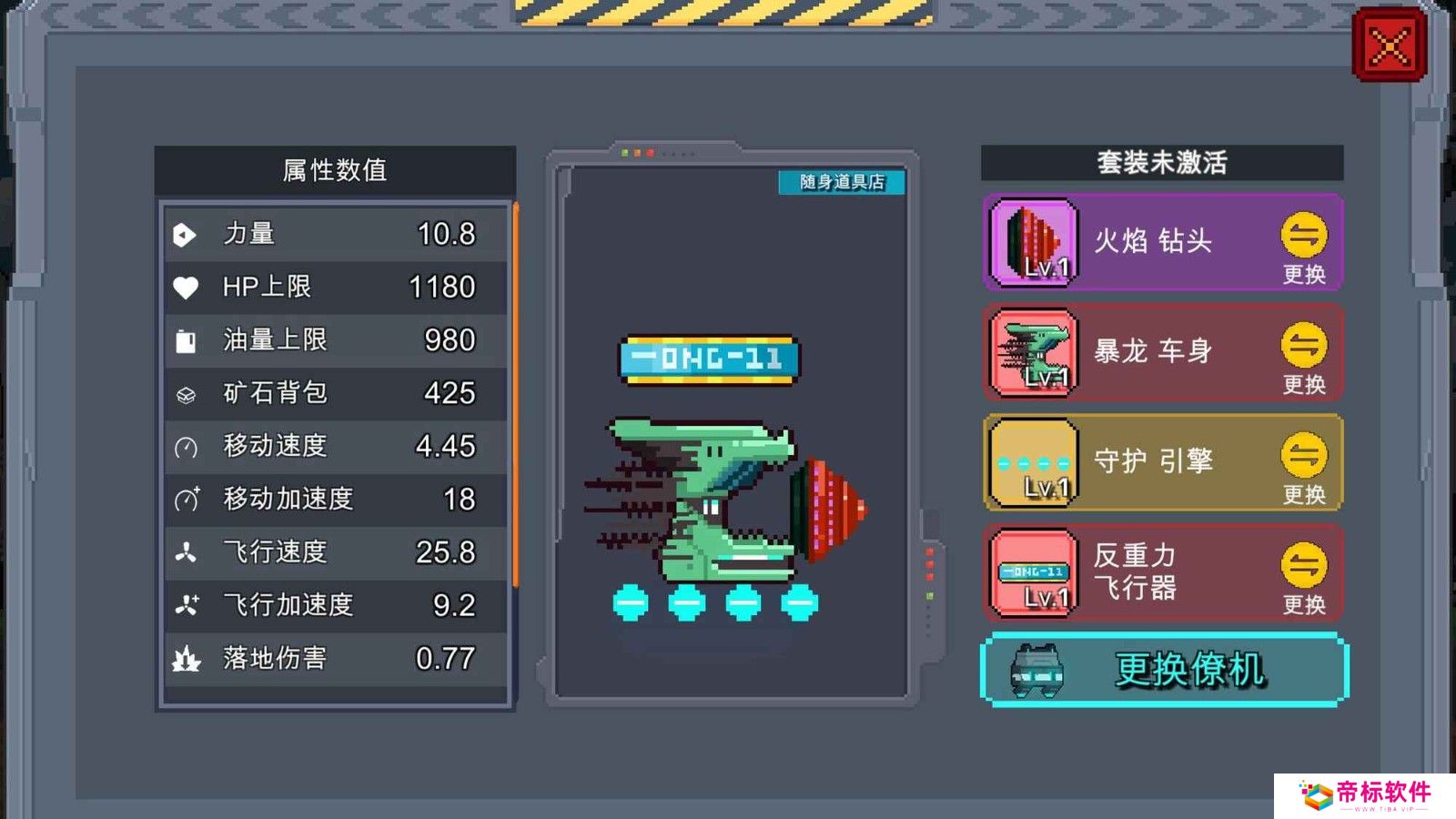Open the 帝标软件 watermark logo
The width and height of the screenshot is (1456, 819).
pyautogui.click(x=1364, y=795)
